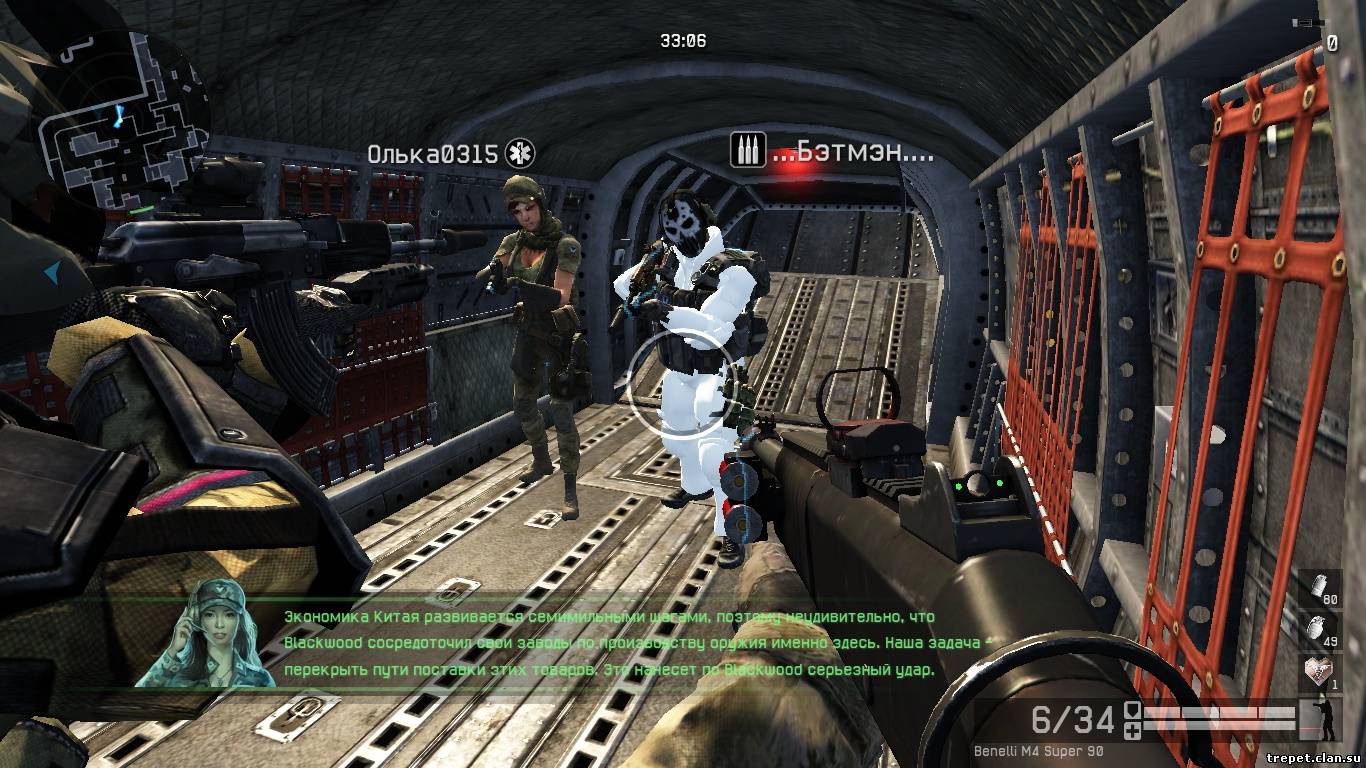
Task: Click the ammo icon beside Бэтмэн
Action: pyautogui.click(x=747, y=153)
